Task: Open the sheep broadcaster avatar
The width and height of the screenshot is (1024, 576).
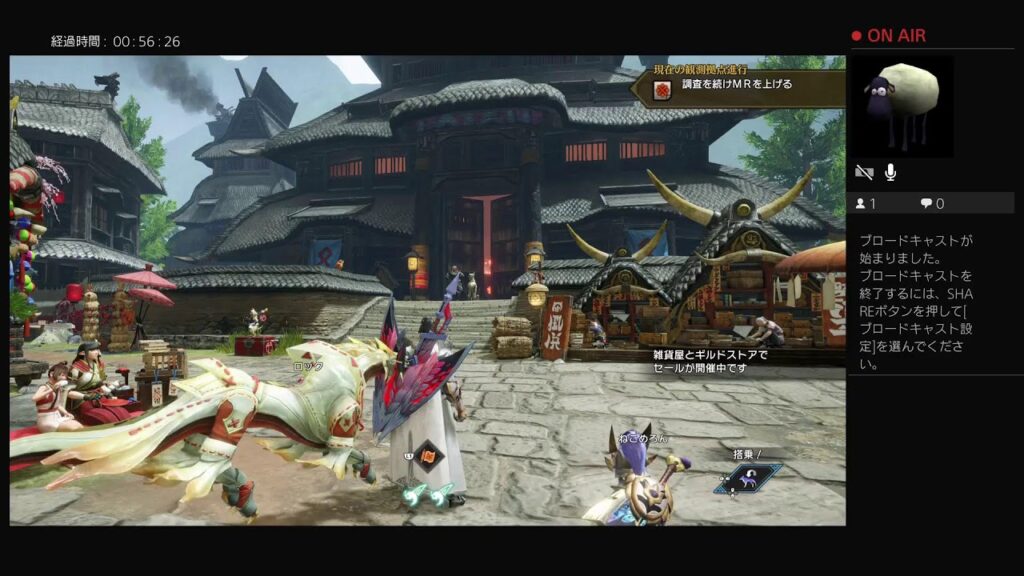Action: click(901, 106)
